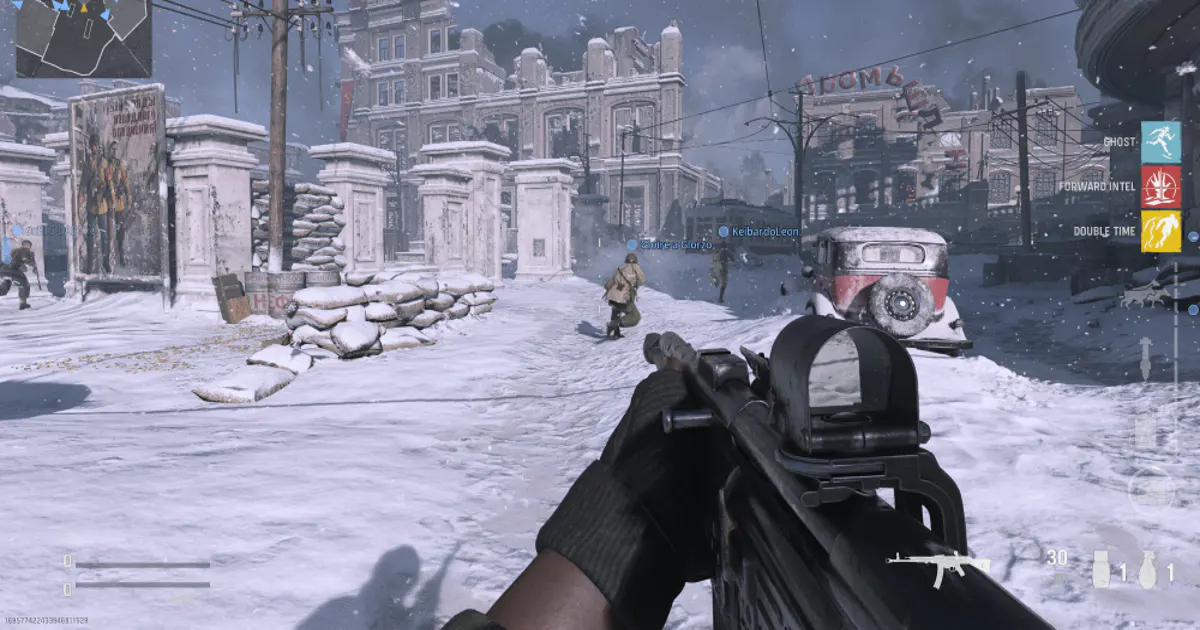
Task: Choose the yellow Double Time perk icon
Action: 1161,231
